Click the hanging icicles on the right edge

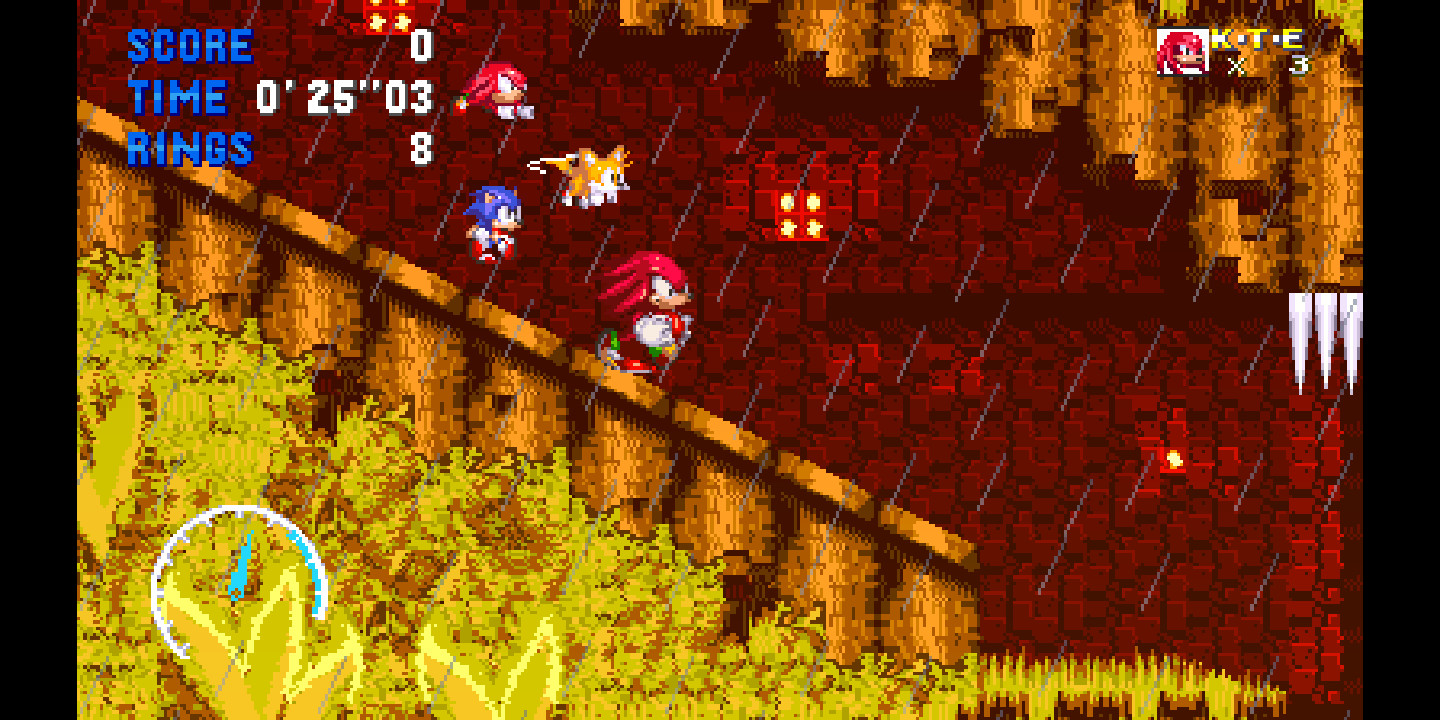click(1325, 330)
